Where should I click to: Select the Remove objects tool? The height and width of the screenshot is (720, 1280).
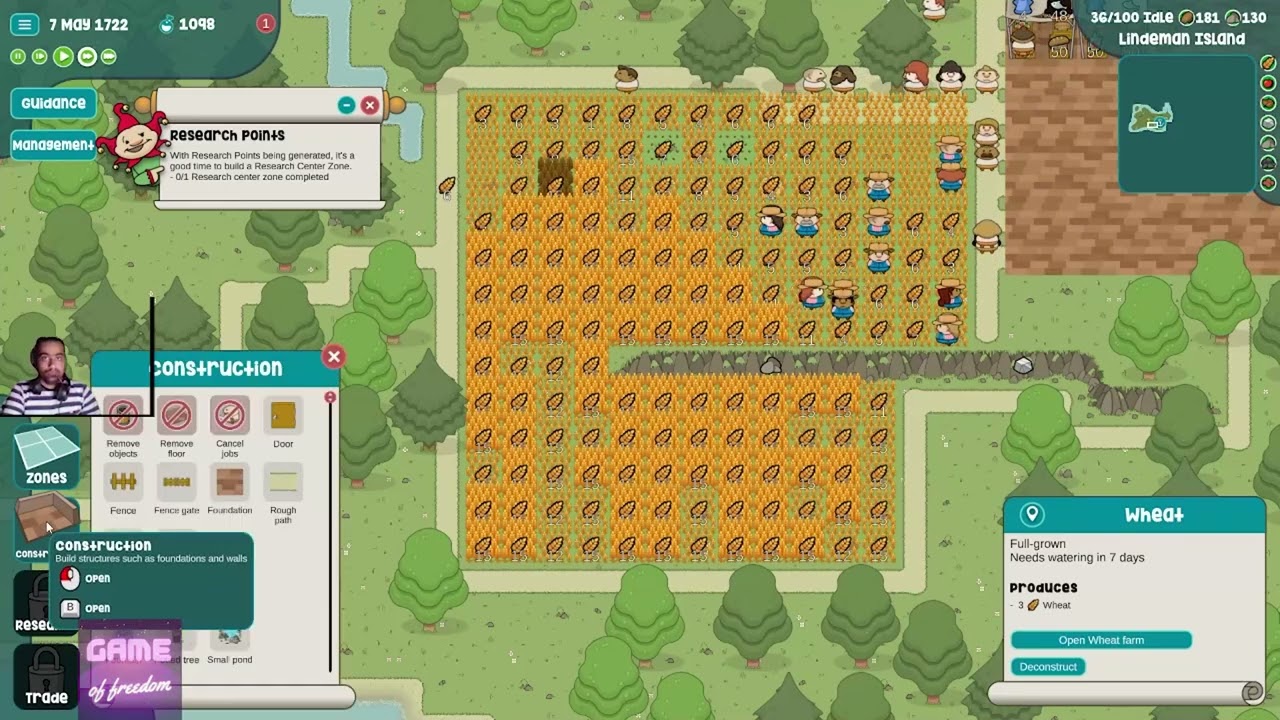[123, 416]
